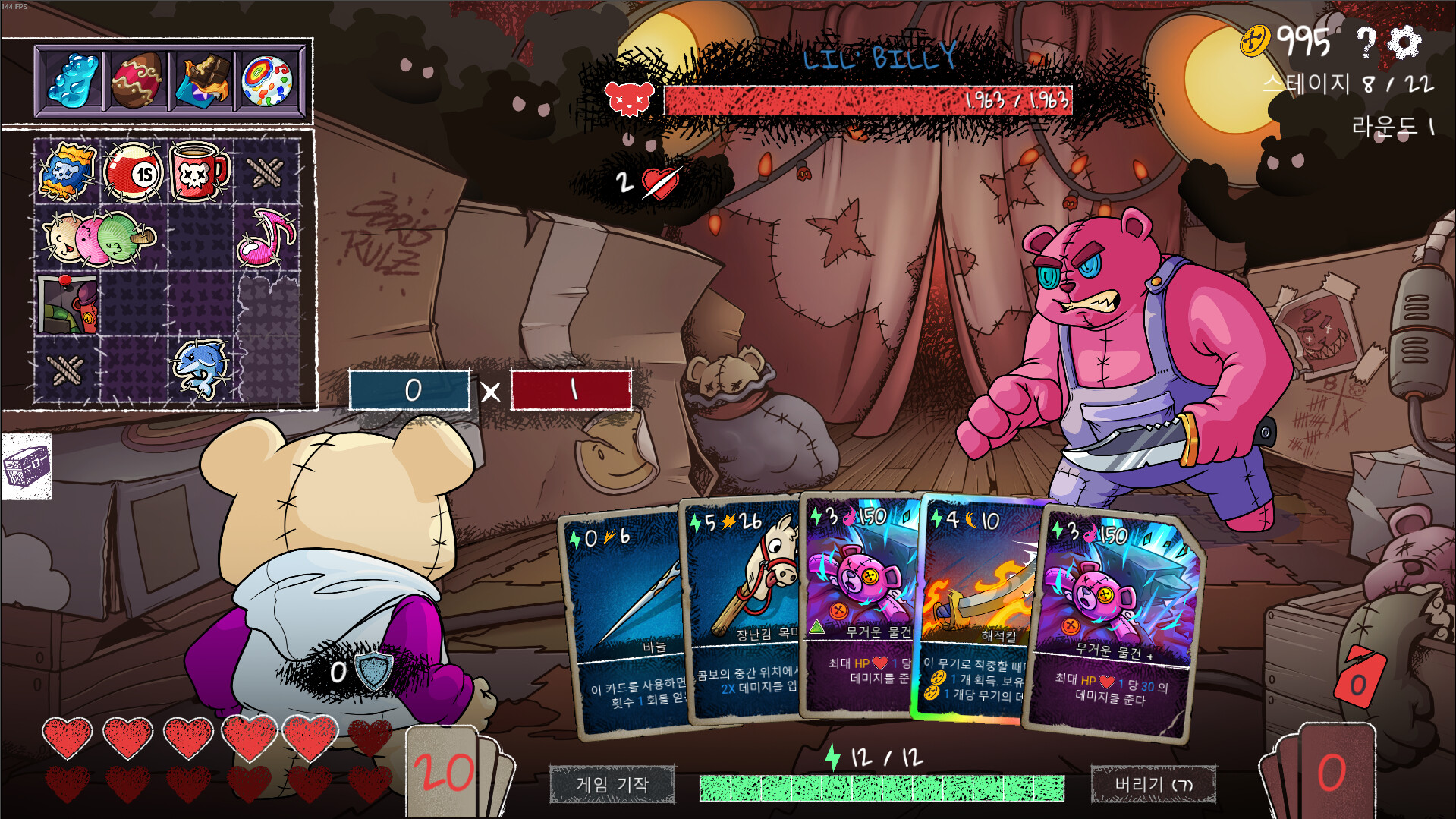The image size is (1456, 819).
Task: Click the dango cat skewer relic
Action: [x=99, y=238]
